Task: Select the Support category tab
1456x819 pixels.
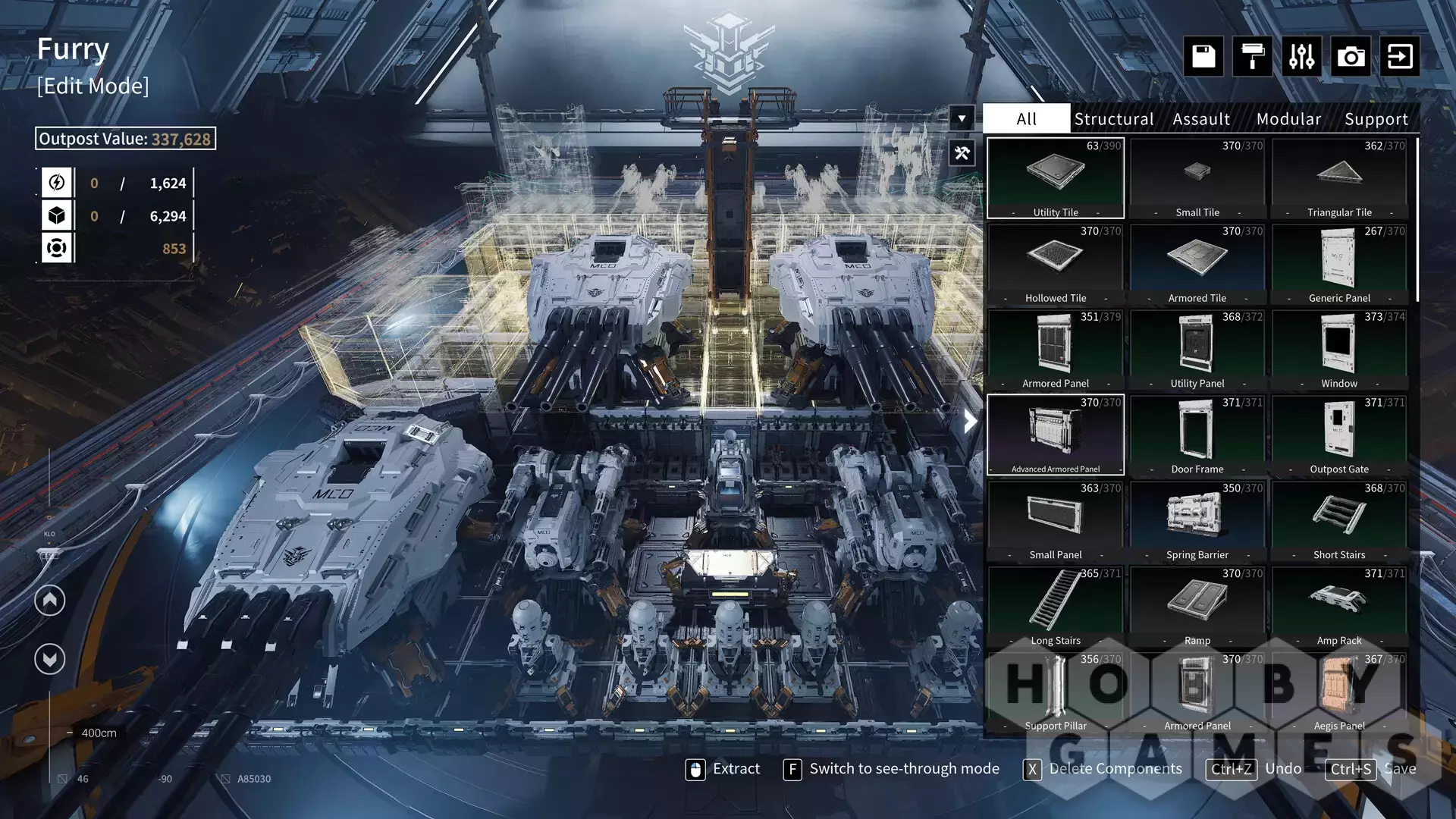Action: (1376, 119)
